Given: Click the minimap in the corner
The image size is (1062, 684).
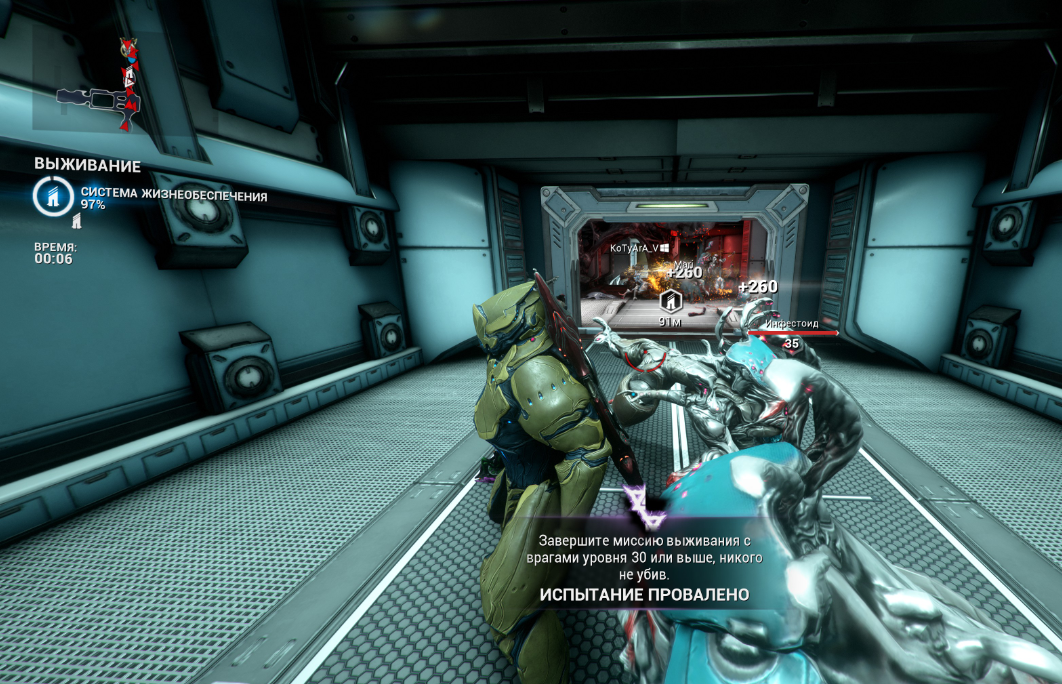Looking at the screenshot, I should click(x=97, y=78).
